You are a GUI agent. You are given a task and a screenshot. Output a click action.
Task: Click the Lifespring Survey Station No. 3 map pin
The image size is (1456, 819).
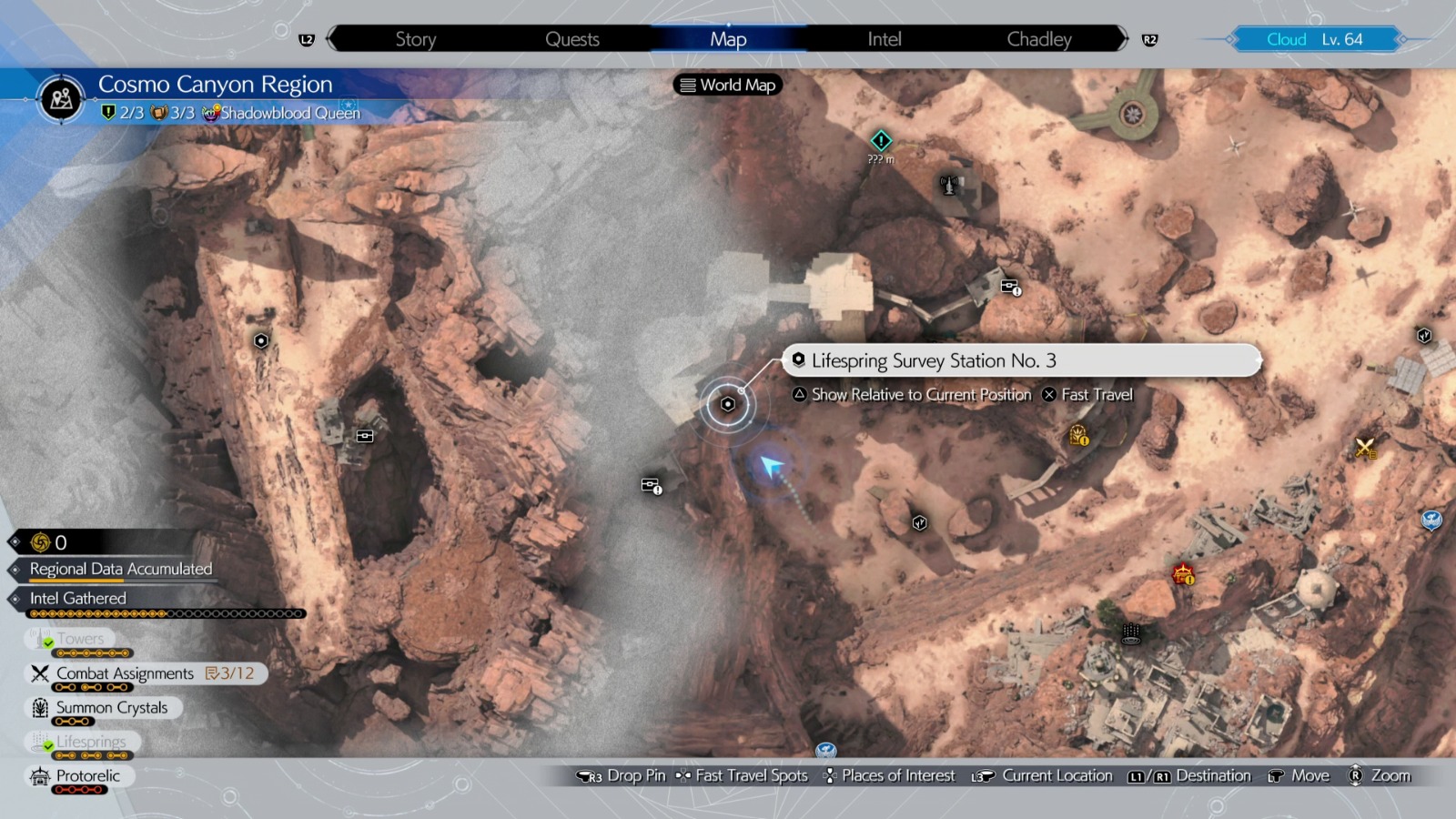tap(728, 403)
